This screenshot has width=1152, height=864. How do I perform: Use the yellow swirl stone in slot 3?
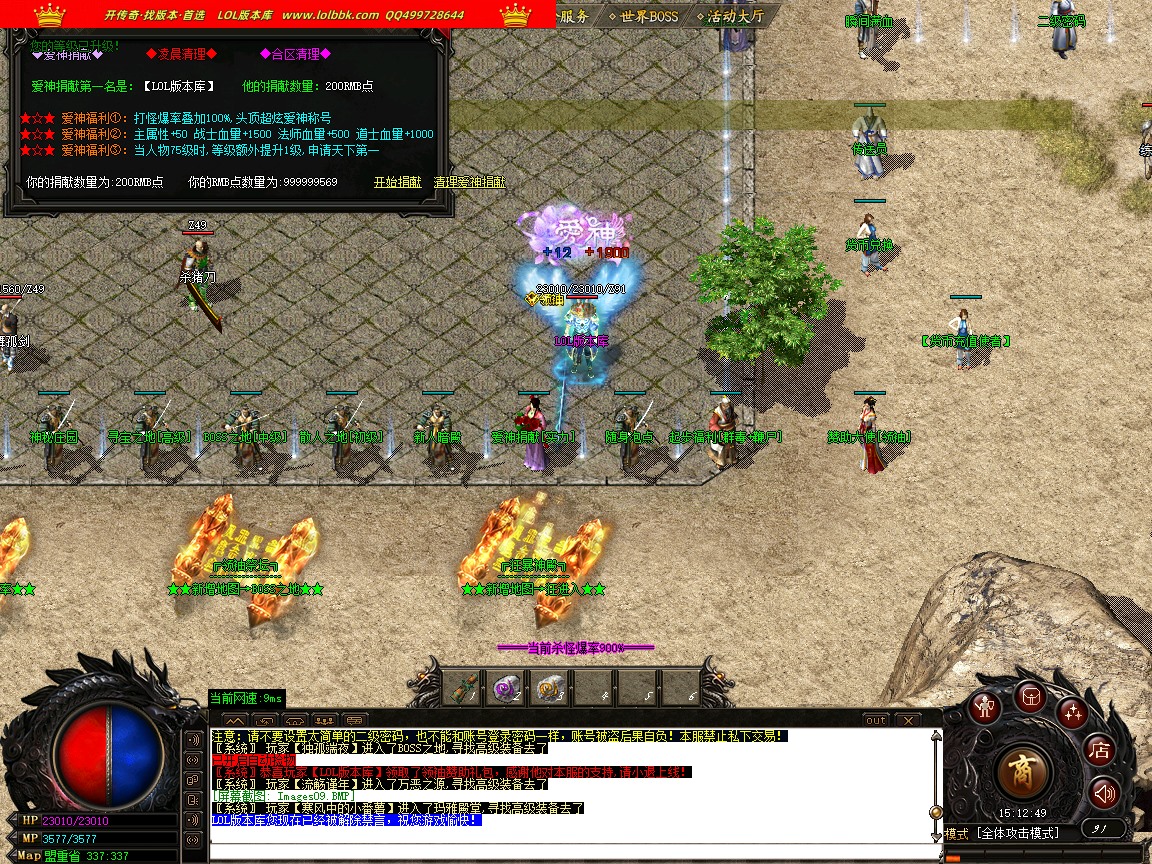(x=549, y=688)
